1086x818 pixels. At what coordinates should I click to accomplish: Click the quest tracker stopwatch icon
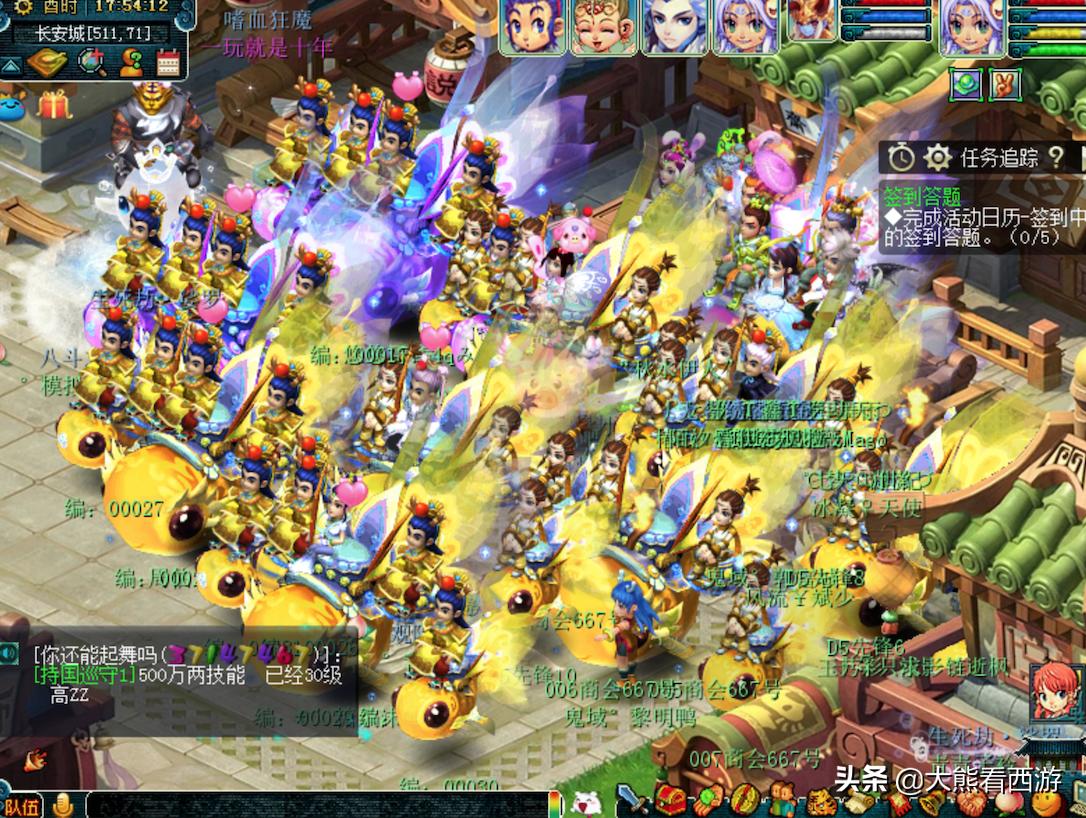[x=902, y=157]
